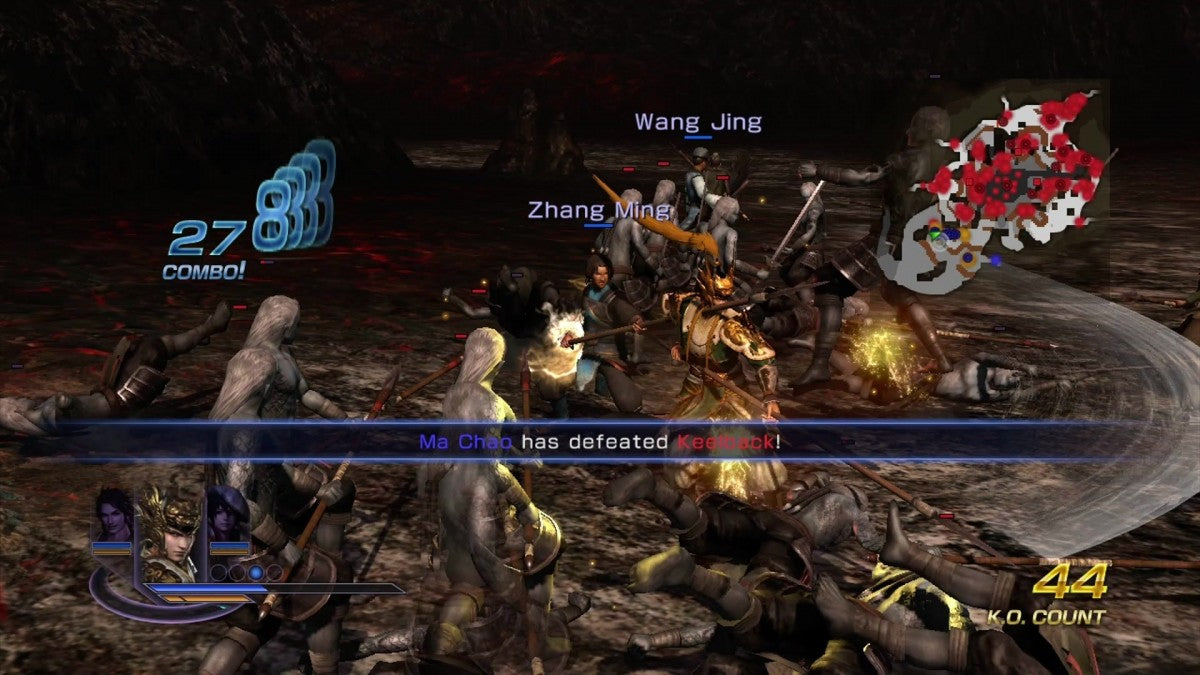This screenshot has width=1200, height=675.
Task: Switch to the teammate wearing a blue beret
Action: point(227,515)
